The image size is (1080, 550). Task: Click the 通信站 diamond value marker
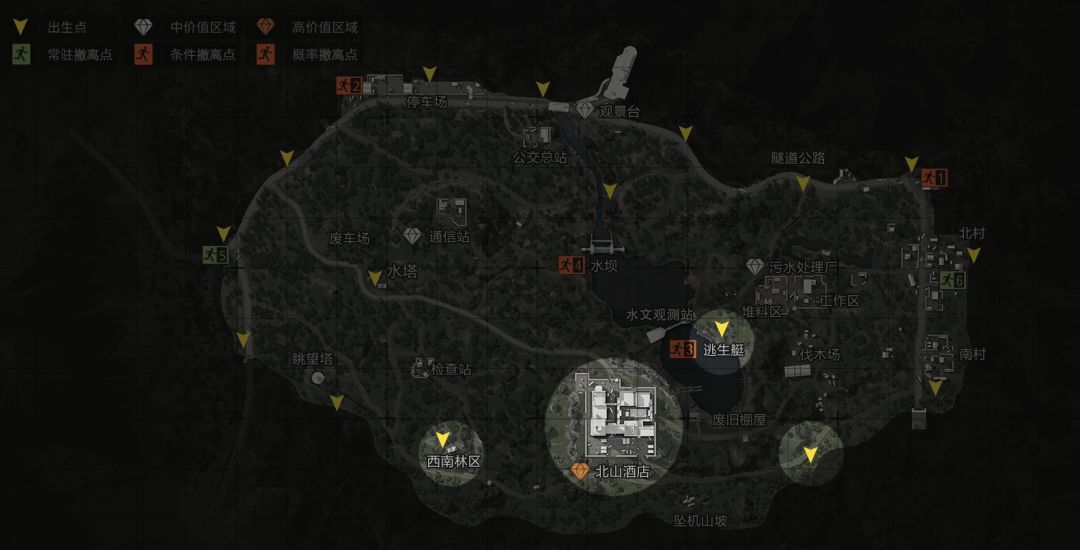click(413, 236)
